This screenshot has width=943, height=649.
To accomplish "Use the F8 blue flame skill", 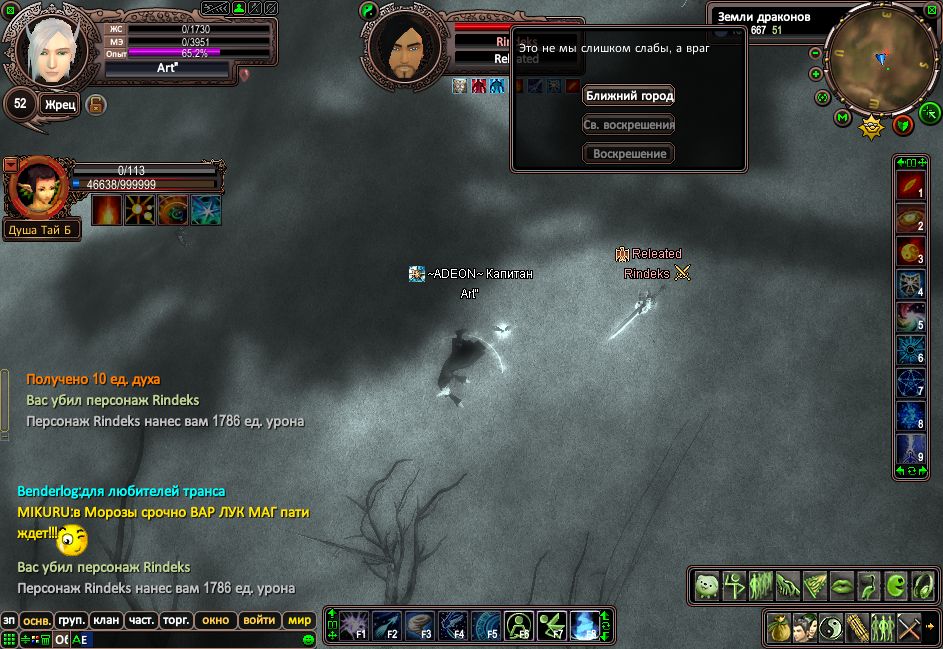I will 585,625.
